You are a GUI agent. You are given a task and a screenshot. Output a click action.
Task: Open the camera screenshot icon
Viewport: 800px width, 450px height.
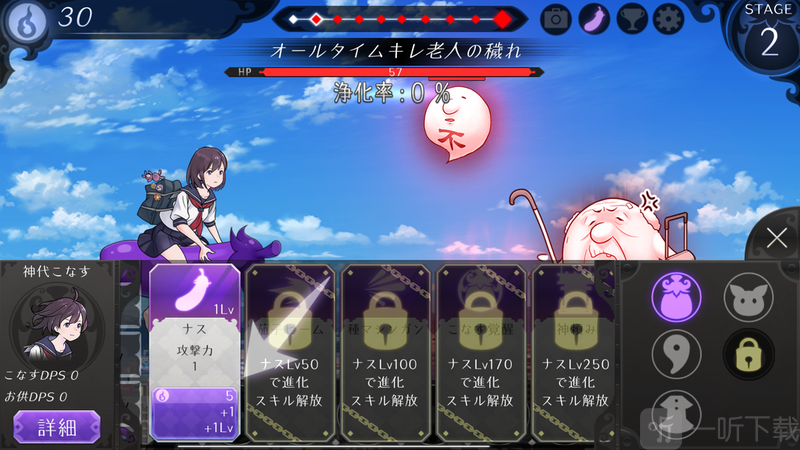(x=556, y=18)
